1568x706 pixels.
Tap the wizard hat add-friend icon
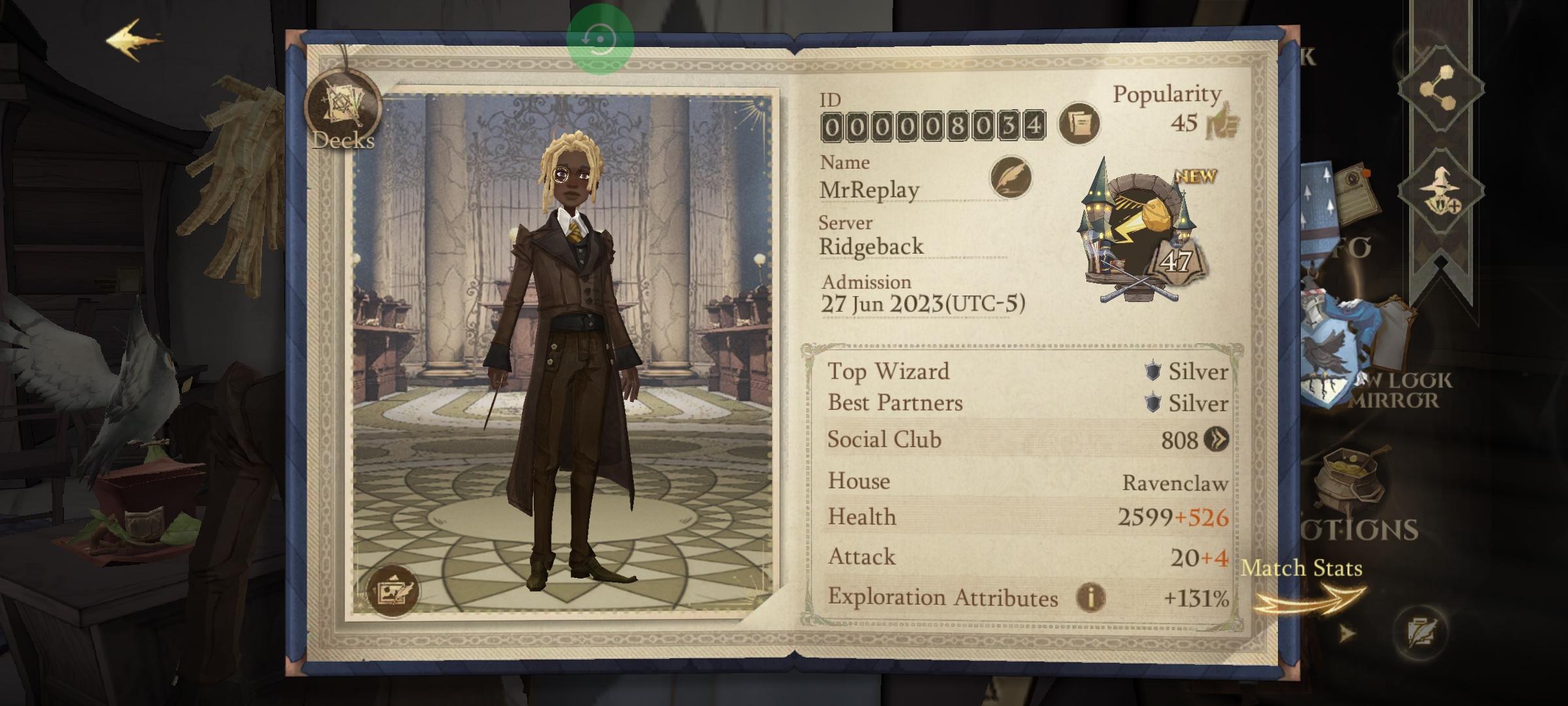[x=1441, y=190]
